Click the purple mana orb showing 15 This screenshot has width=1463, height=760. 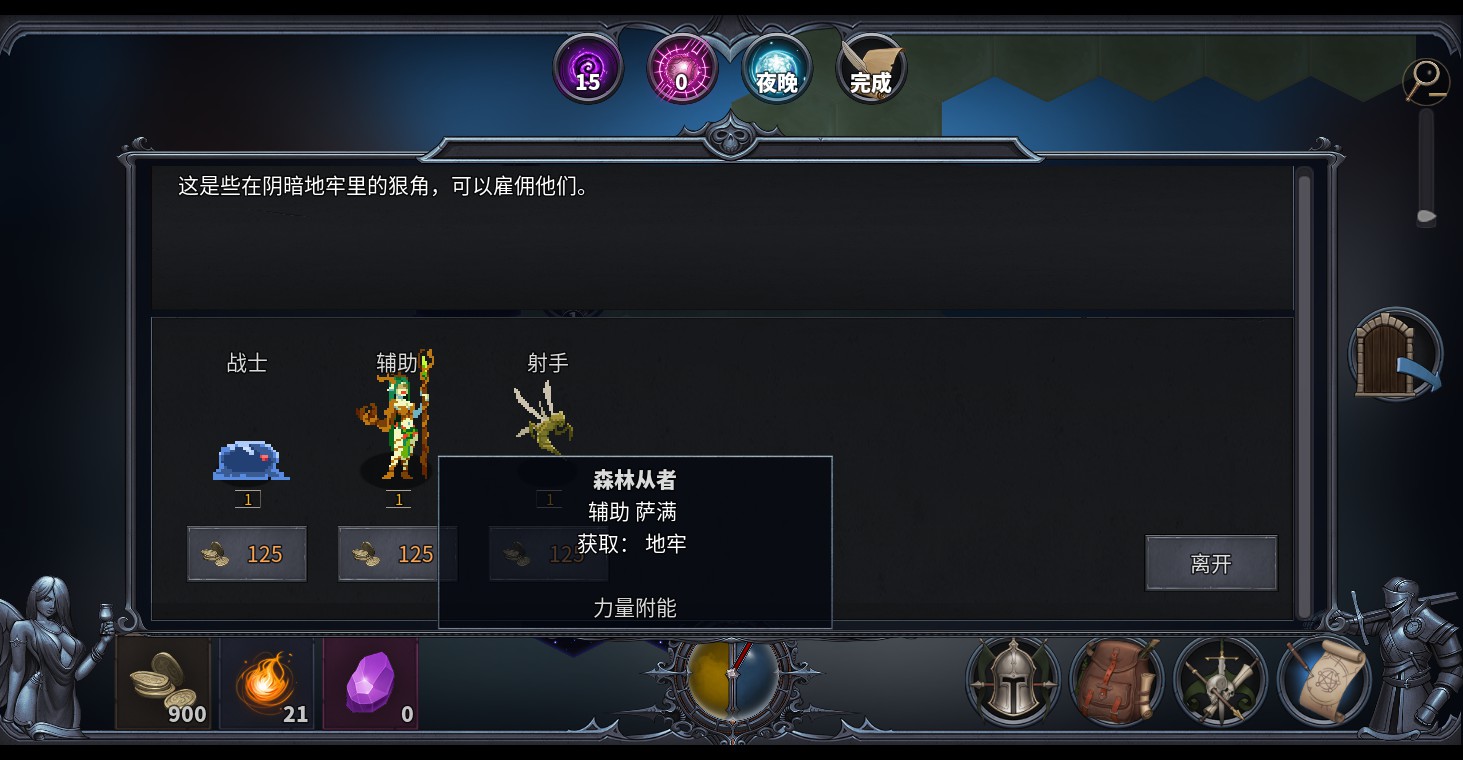point(588,70)
